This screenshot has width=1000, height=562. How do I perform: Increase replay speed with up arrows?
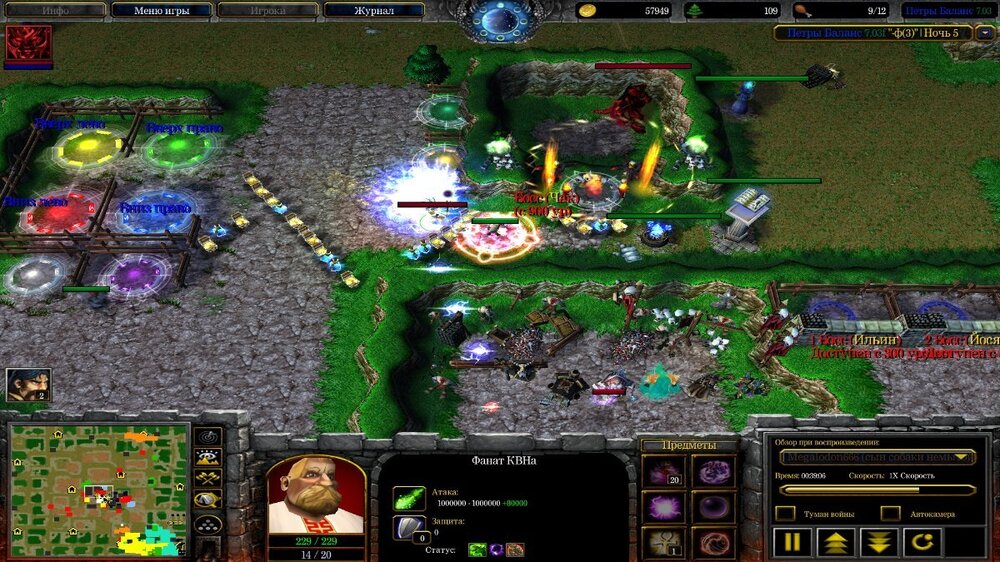pos(834,543)
